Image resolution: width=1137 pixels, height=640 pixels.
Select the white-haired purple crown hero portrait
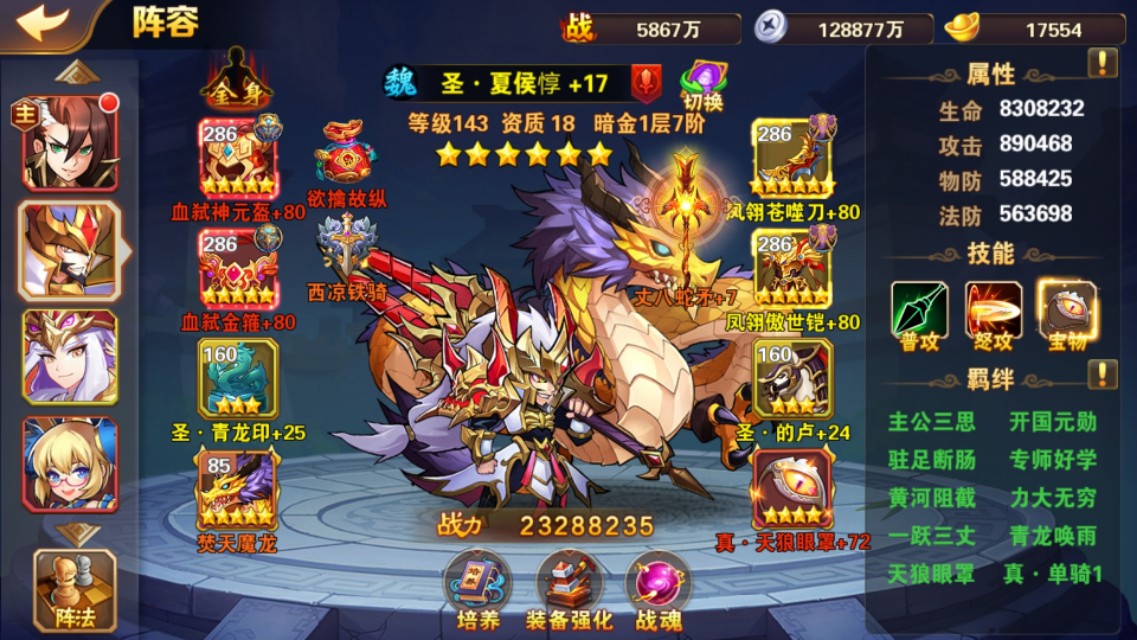(70, 357)
